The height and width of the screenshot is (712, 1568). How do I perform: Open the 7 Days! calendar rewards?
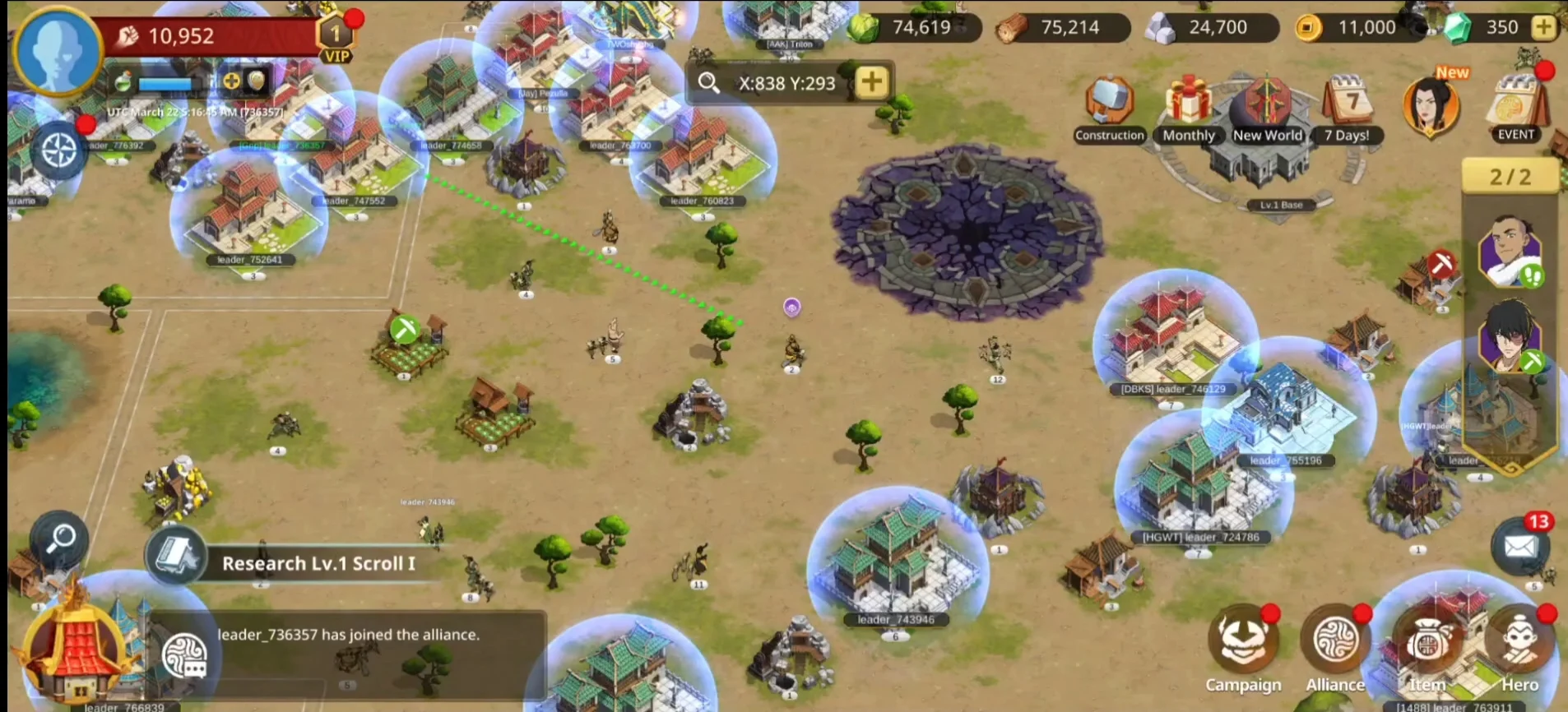tap(1347, 109)
